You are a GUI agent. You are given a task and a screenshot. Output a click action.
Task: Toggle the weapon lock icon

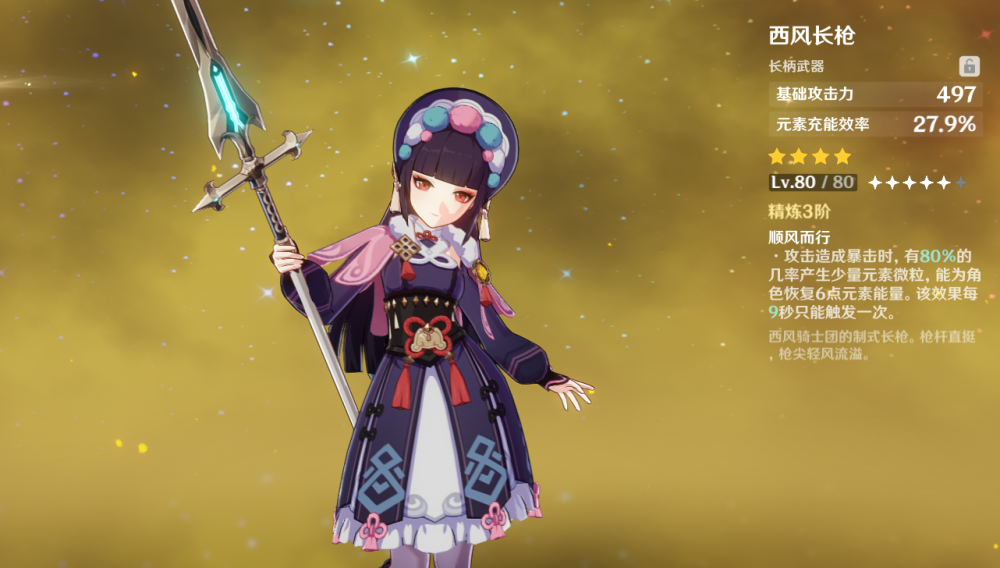[969, 66]
